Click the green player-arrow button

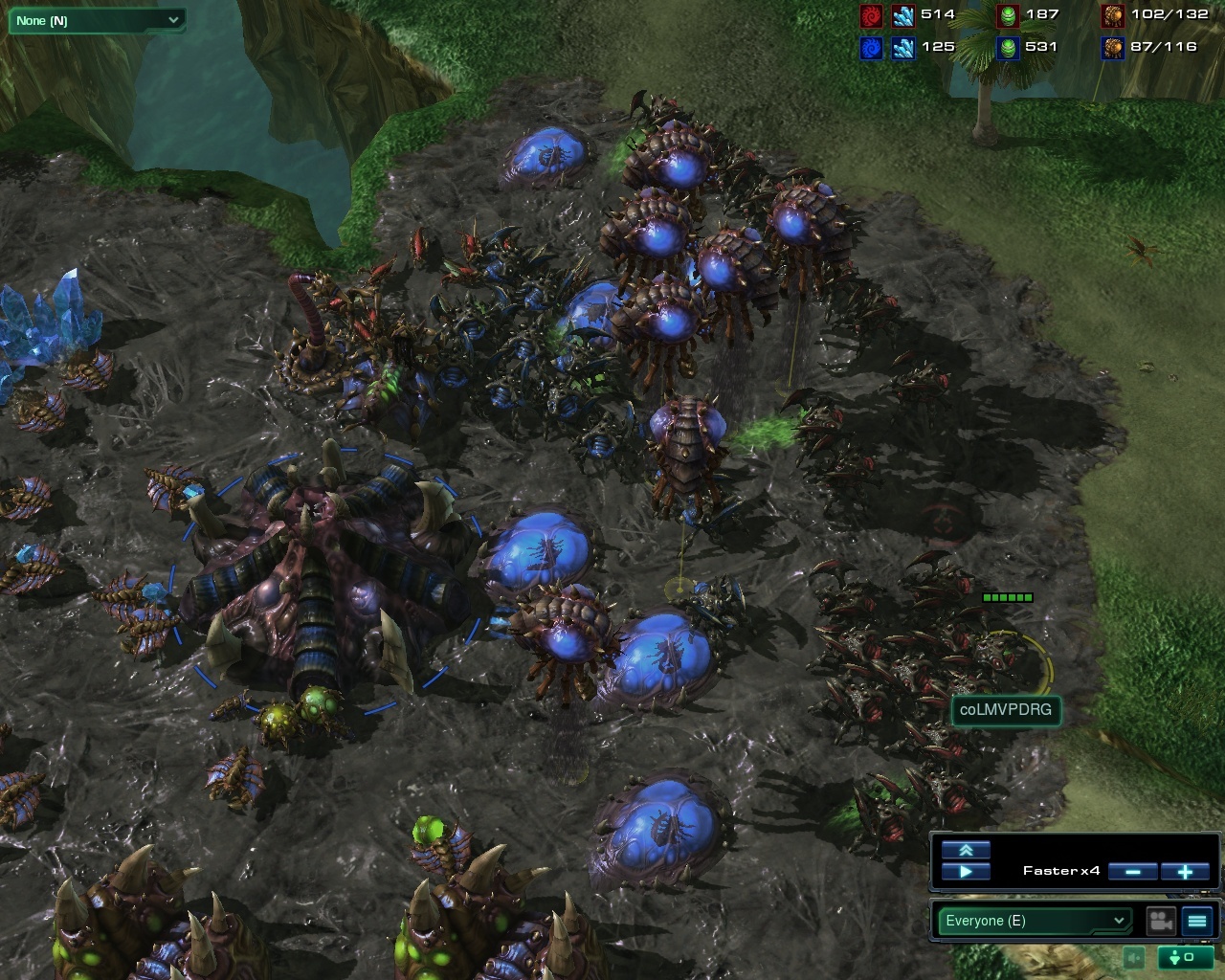coord(1185,957)
